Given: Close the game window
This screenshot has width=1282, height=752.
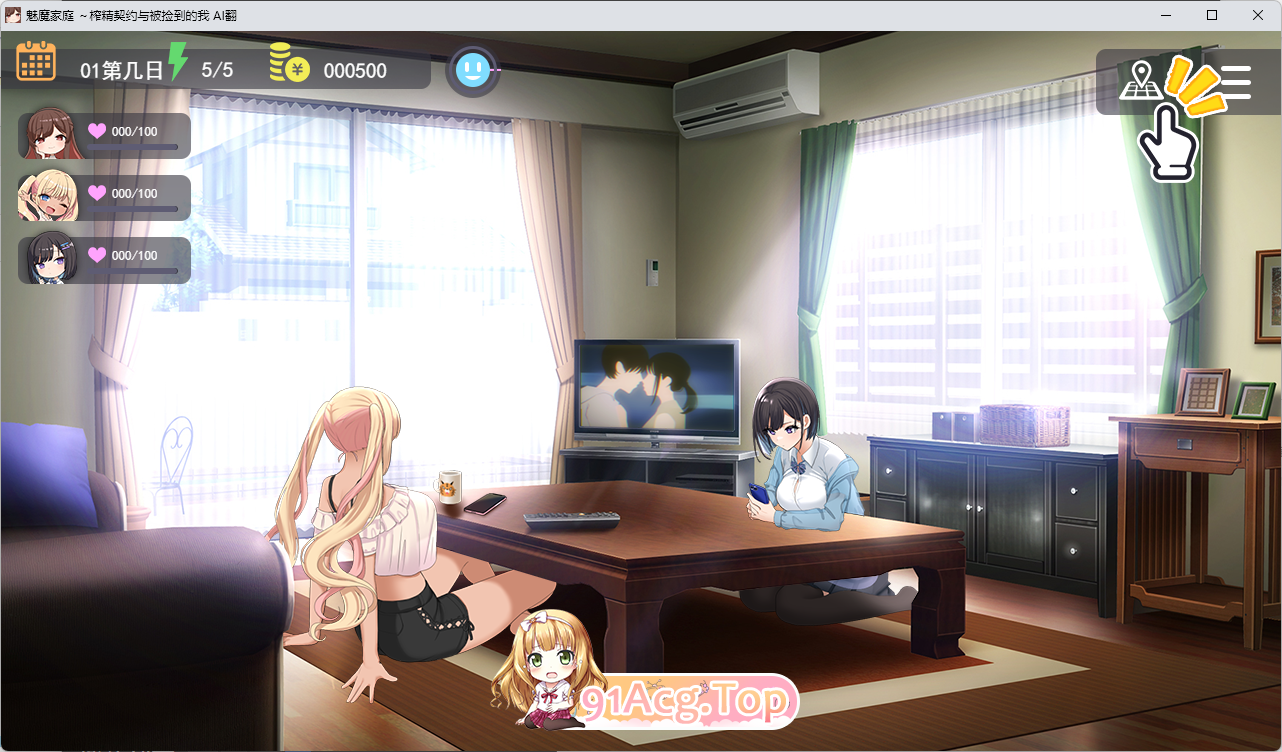Looking at the screenshot, I should (x=1258, y=15).
